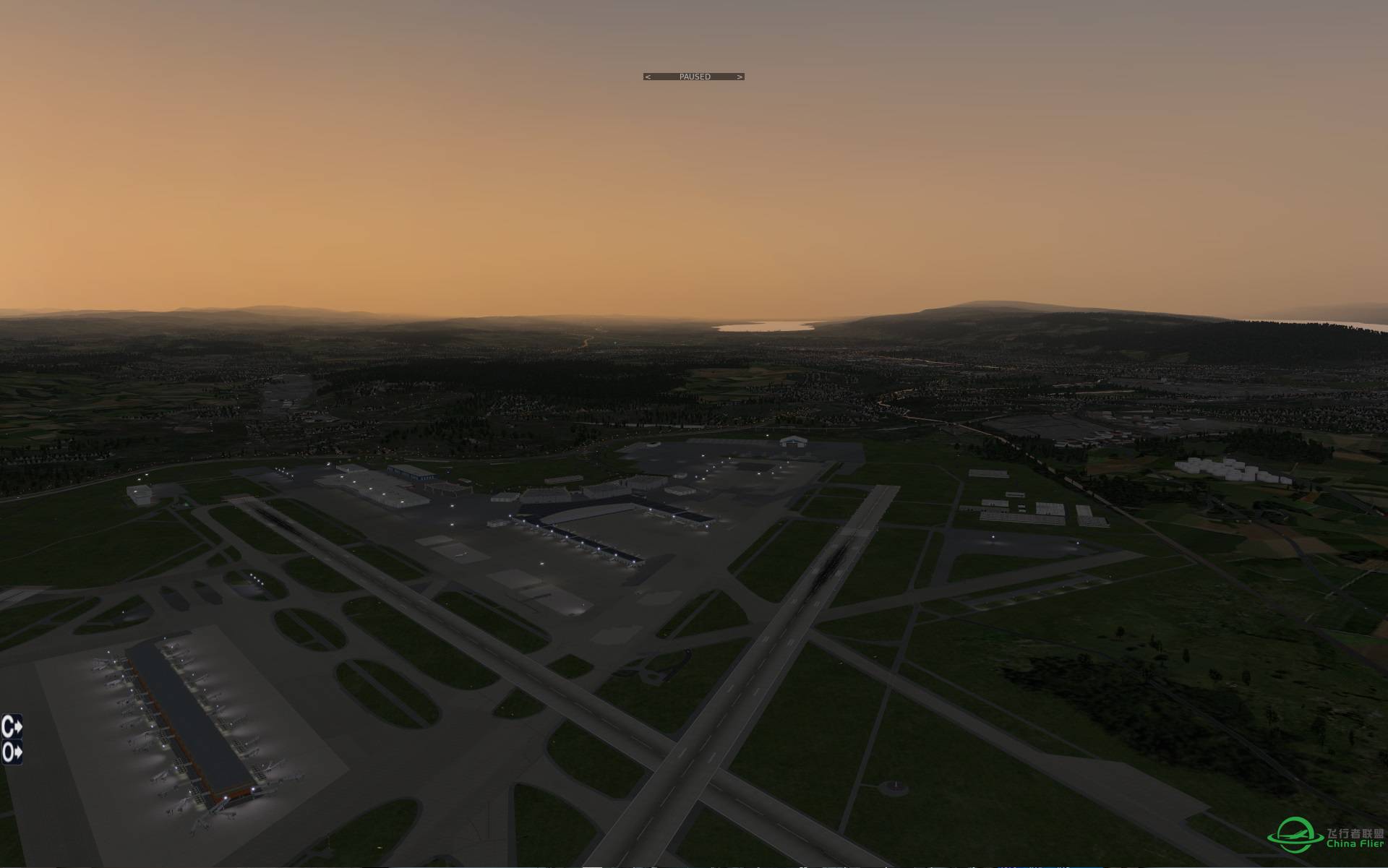Click the right increase-speed arrow beside PAUSED
The width and height of the screenshot is (1388, 868).
(x=740, y=77)
